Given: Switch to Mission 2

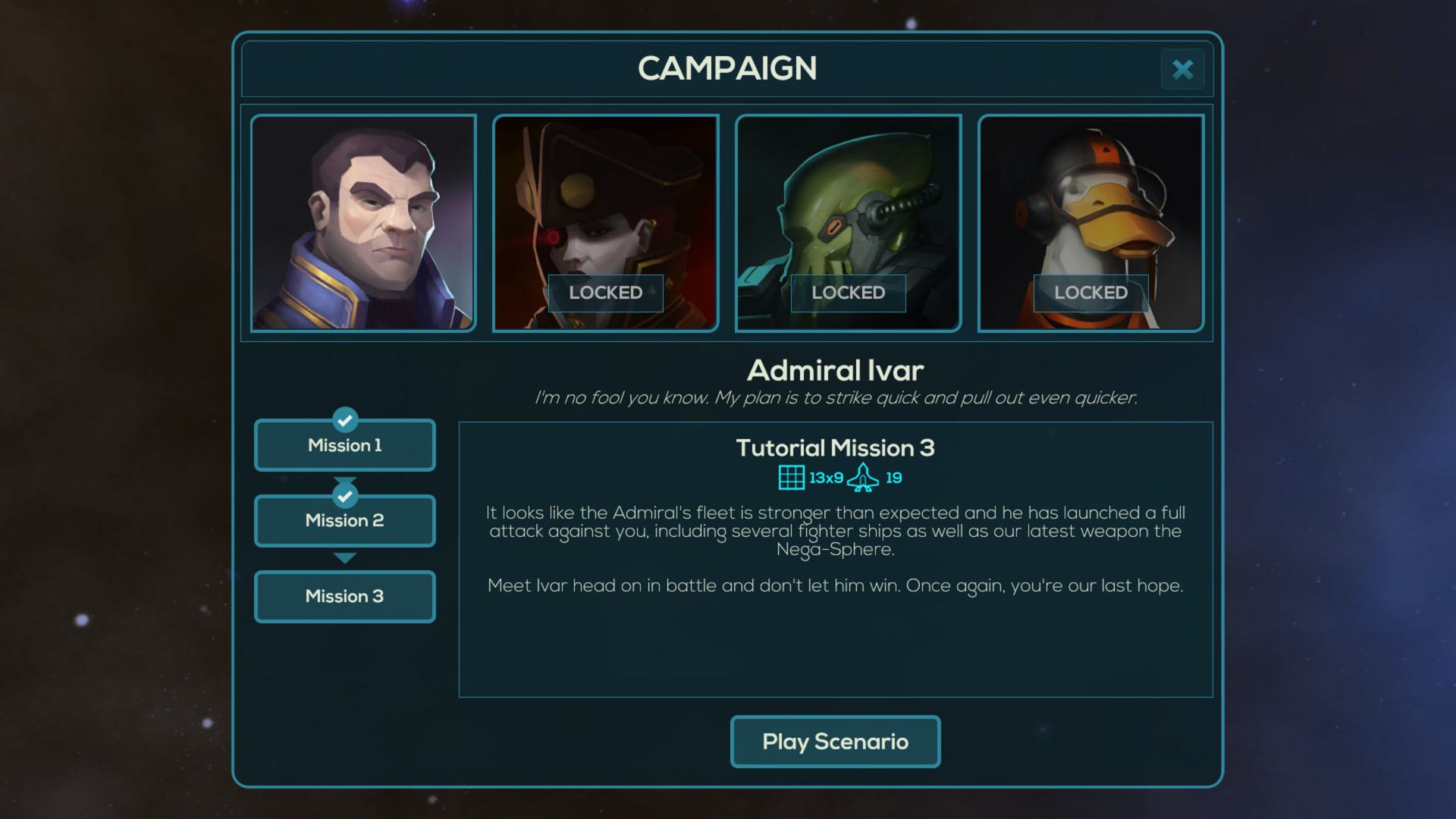Looking at the screenshot, I should [x=345, y=521].
